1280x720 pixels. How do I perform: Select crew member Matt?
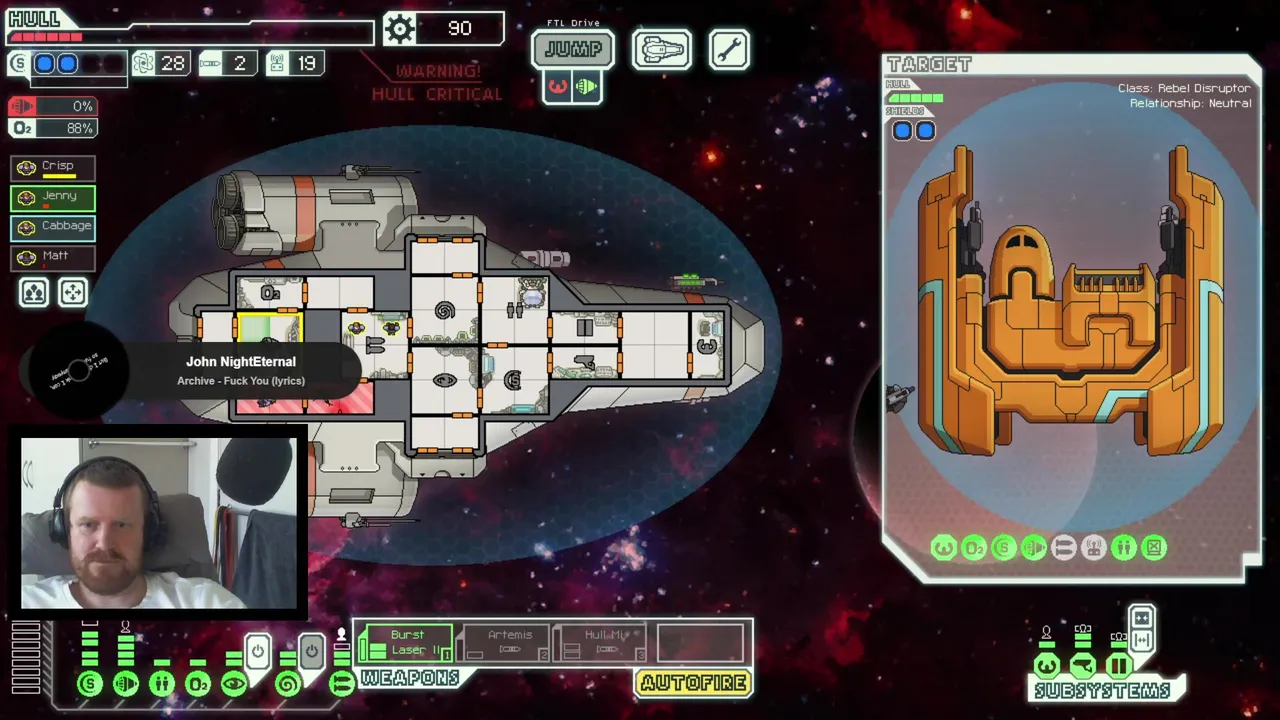(x=53, y=257)
